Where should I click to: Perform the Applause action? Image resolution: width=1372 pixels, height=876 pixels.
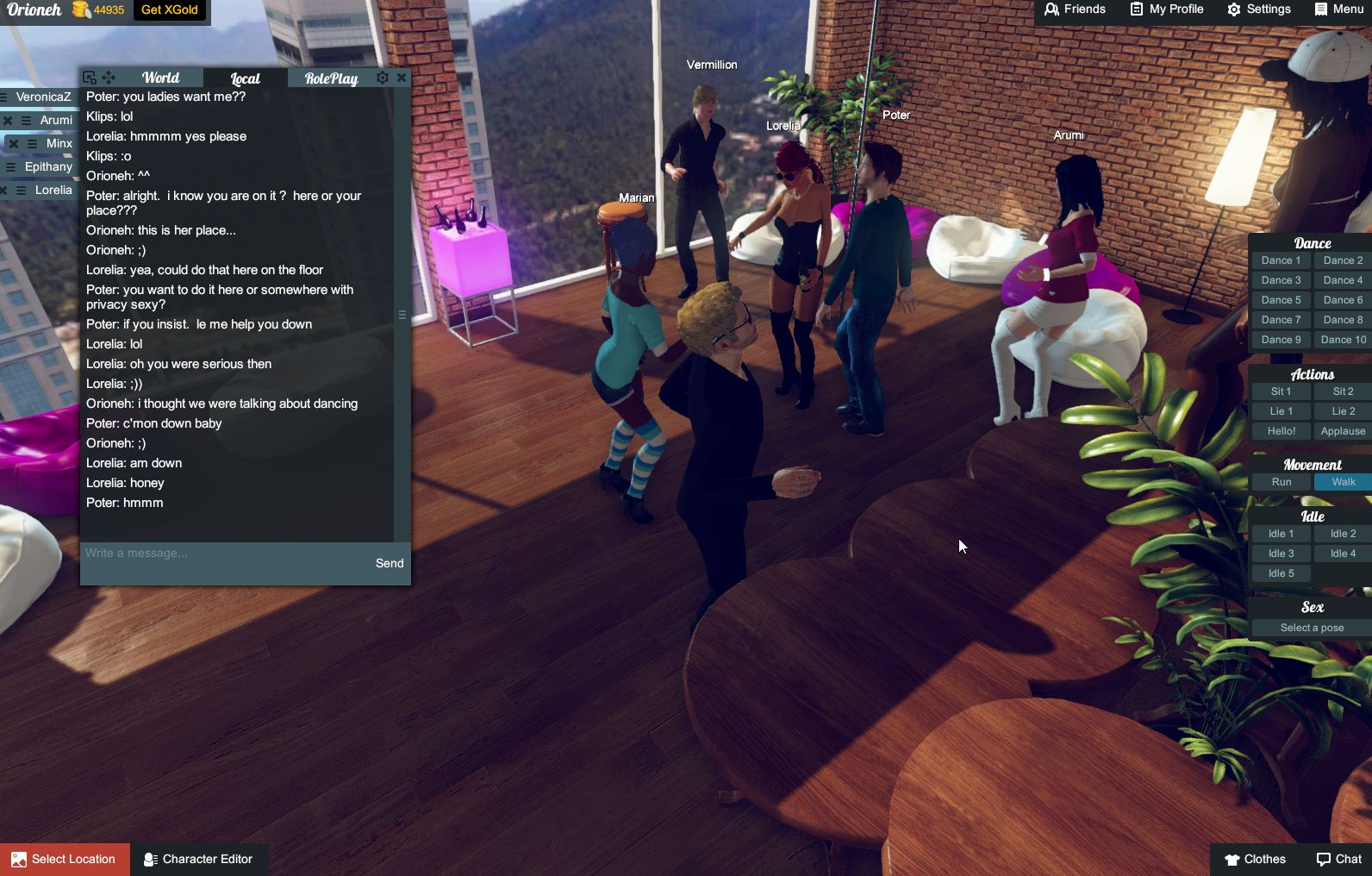[1342, 430]
